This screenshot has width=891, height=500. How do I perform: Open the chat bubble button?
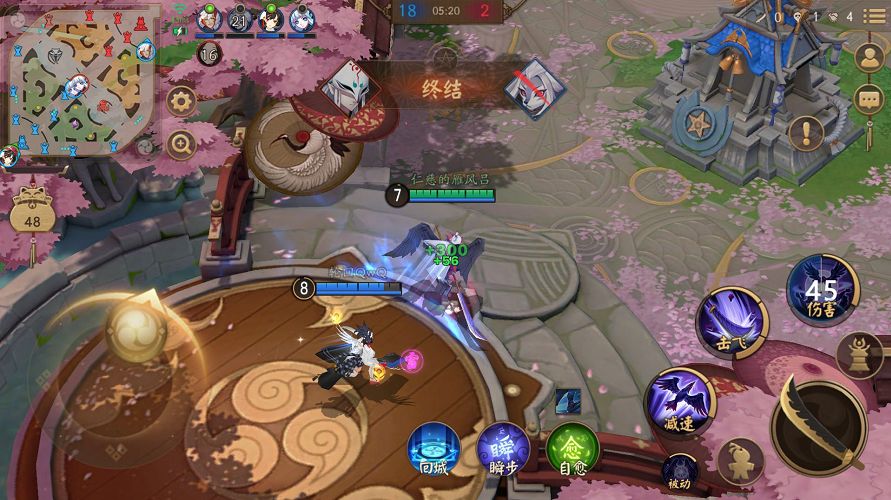point(869,100)
